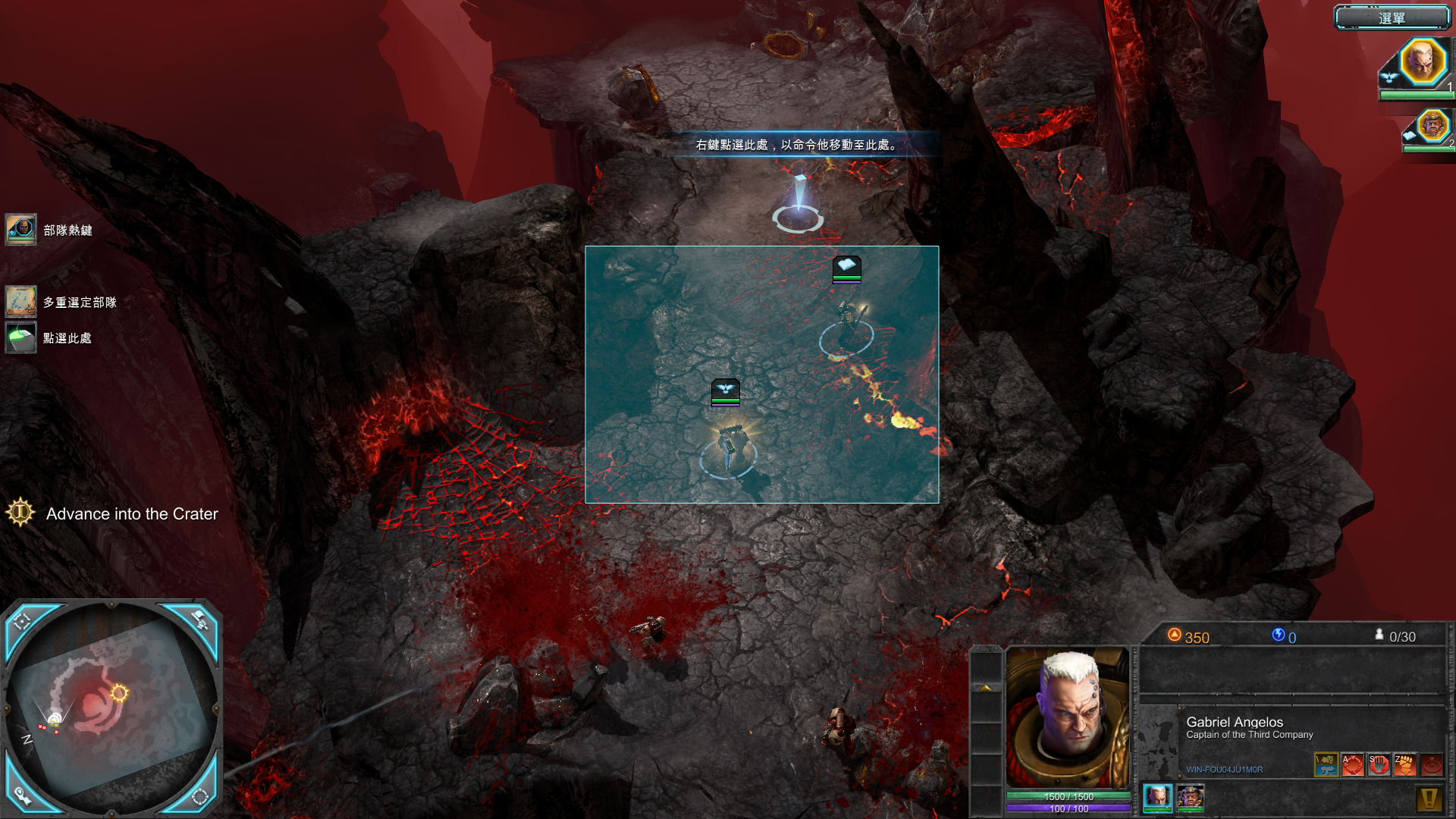The height and width of the screenshot is (819, 1456).
Task: Click the yellow exclamation alert button
Action: click(1429, 798)
